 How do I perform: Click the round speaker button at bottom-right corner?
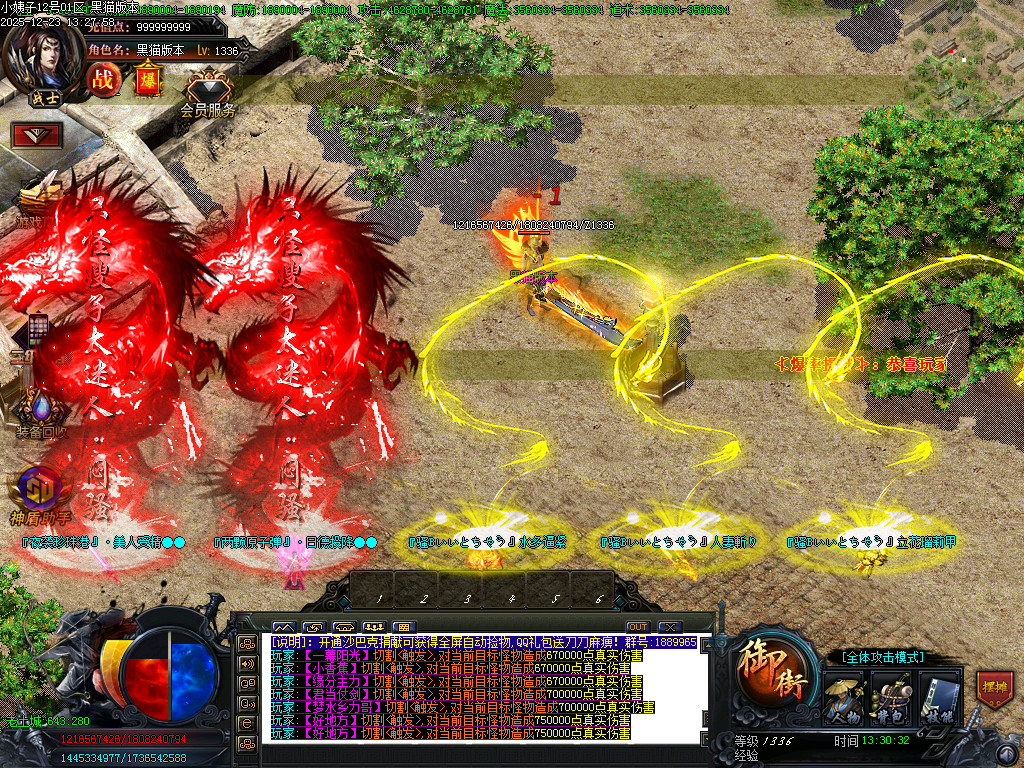coord(1005,752)
